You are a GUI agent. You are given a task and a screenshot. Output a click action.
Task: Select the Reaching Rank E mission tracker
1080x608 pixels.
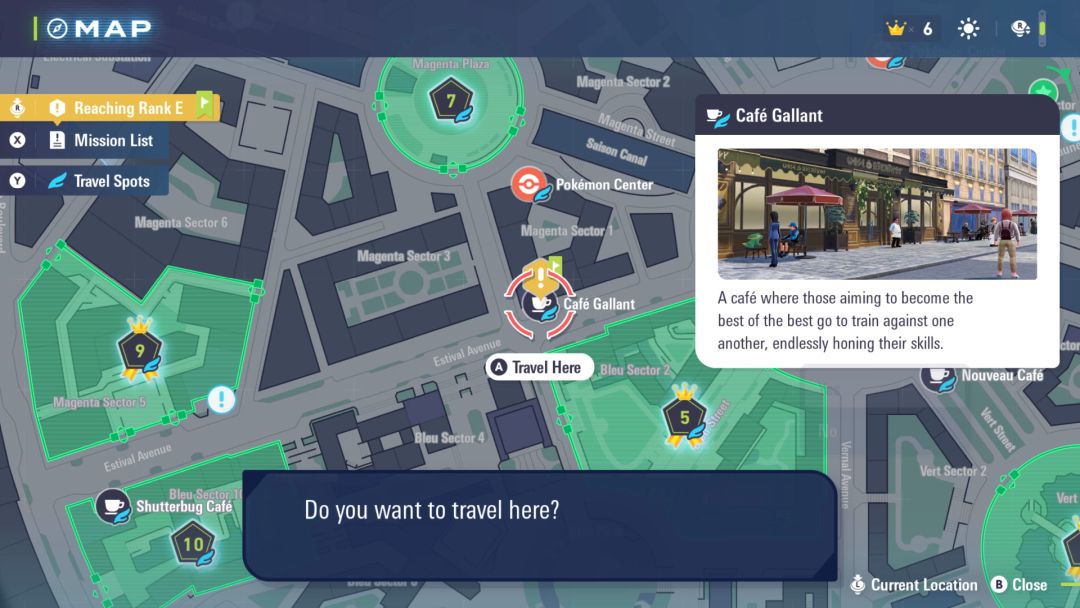(x=116, y=108)
